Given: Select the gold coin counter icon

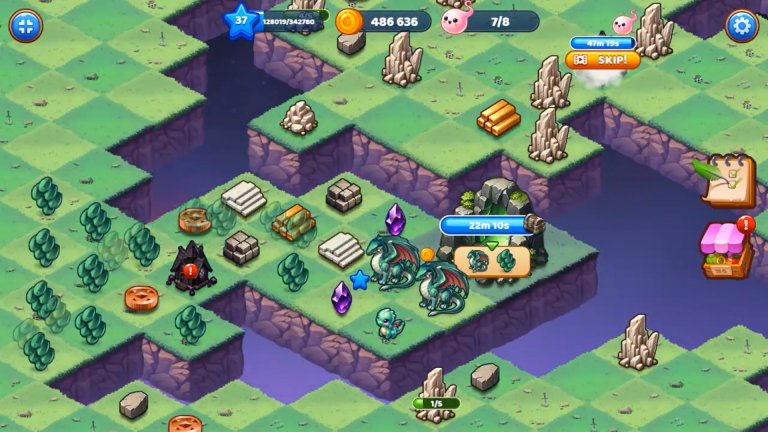Looking at the screenshot, I should 348,21.
